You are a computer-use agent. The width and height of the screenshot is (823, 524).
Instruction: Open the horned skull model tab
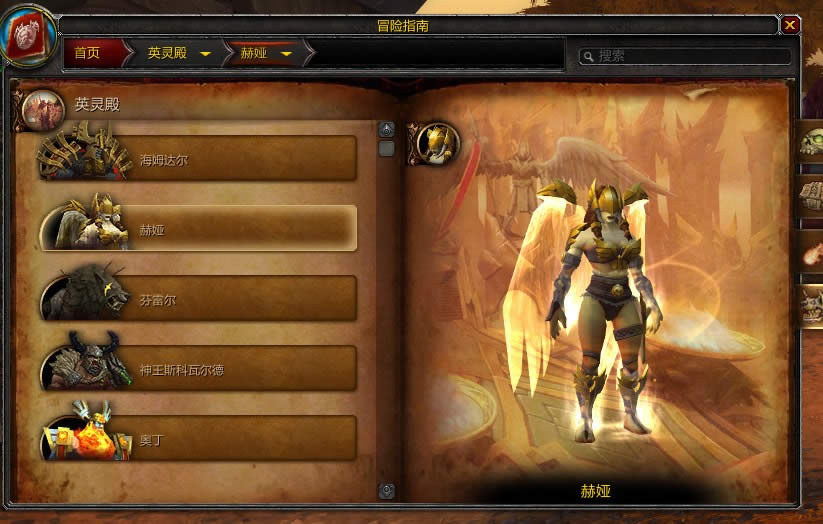(811, 305)
